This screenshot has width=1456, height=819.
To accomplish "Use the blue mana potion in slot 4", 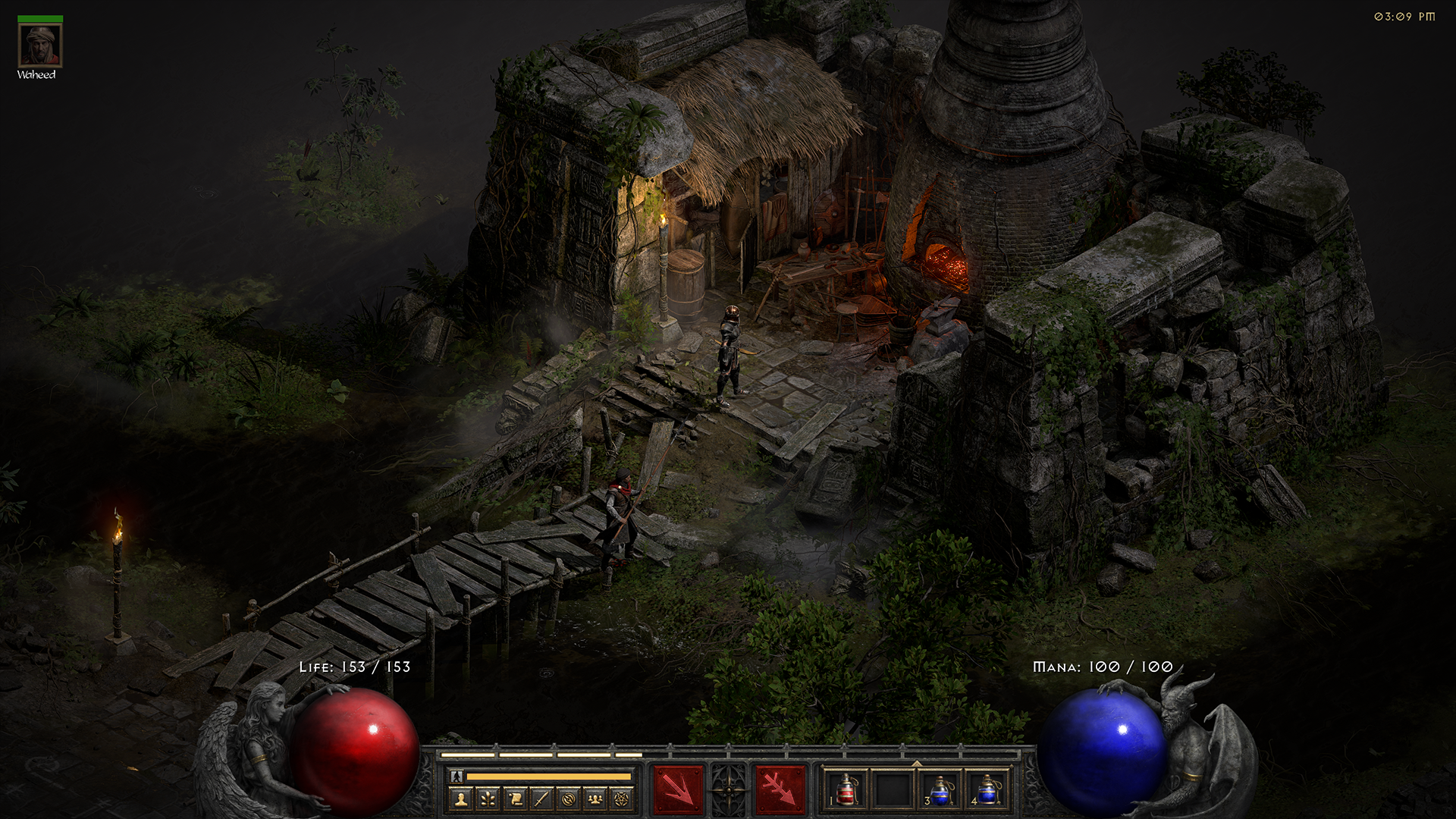I will point(987,790).
